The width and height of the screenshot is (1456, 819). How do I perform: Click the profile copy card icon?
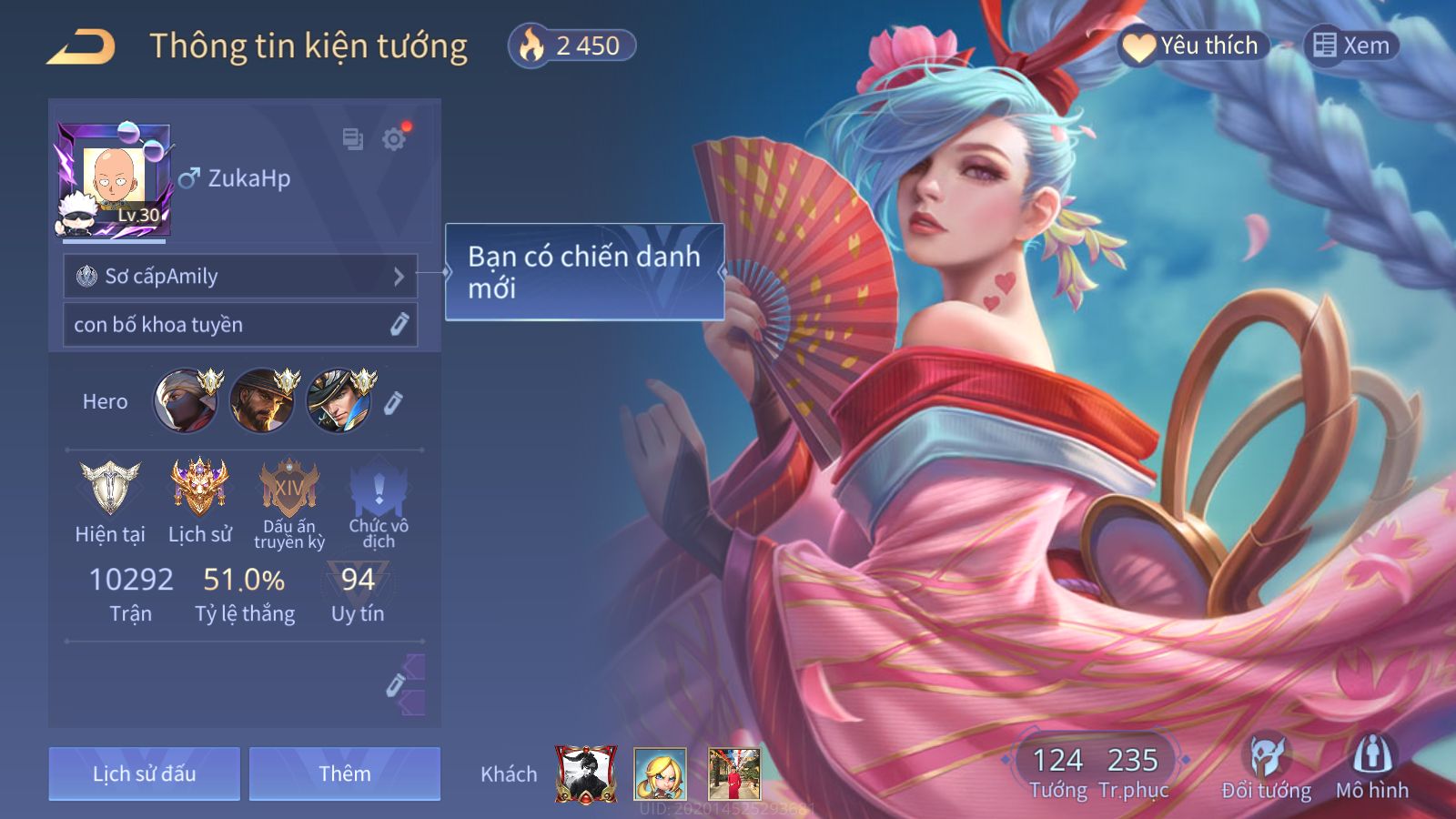pyautogui.click(x=352, y=139)
